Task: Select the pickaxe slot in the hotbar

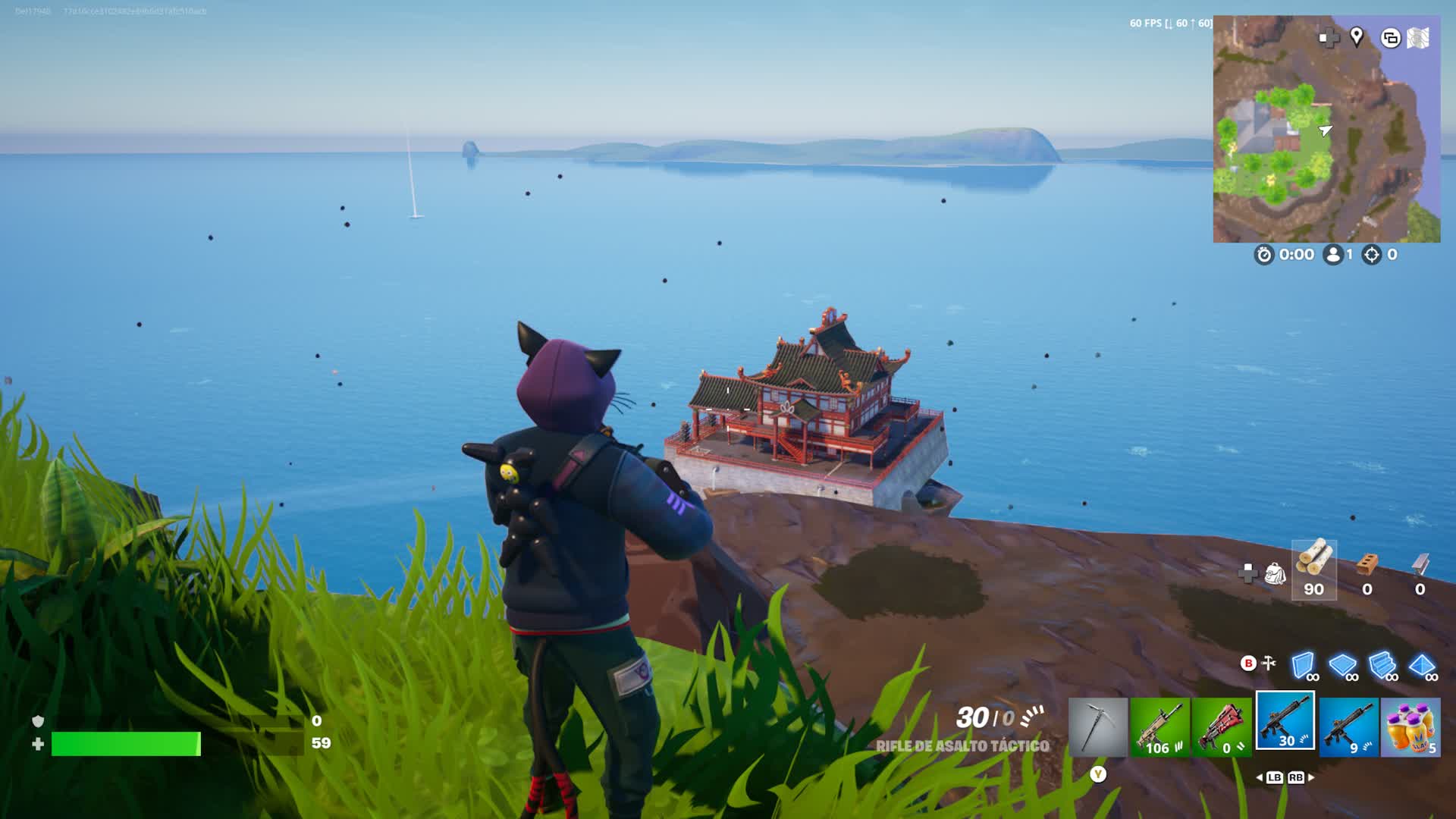Action: [x=1097, y=727]
